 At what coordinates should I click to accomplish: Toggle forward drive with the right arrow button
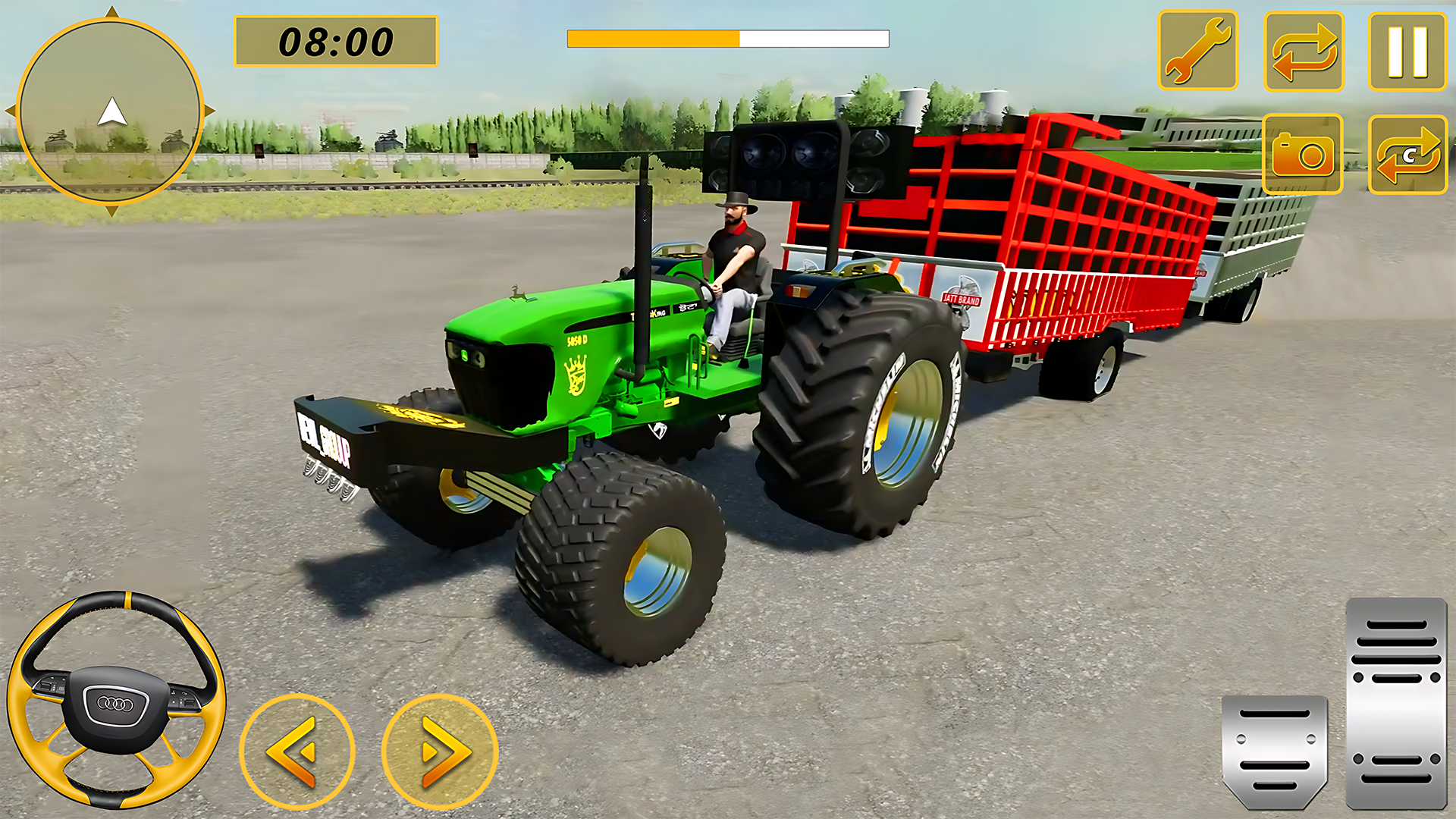coord(438,749)
